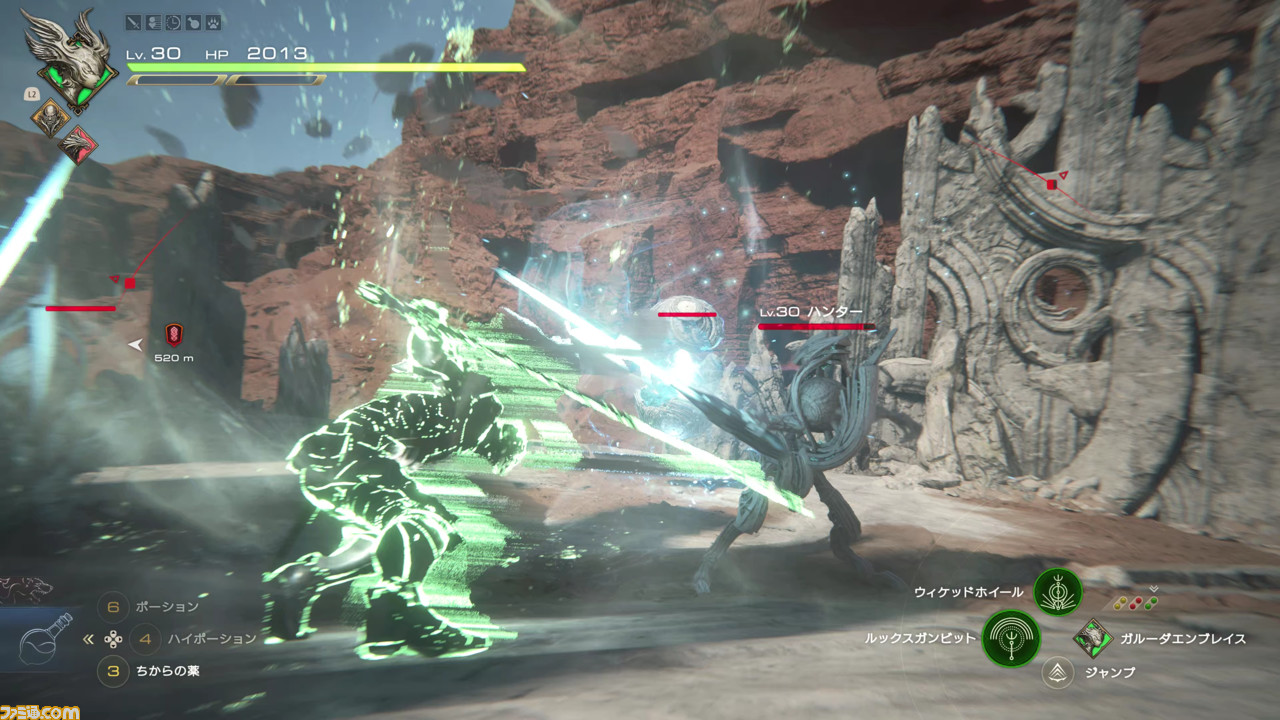Screen dimensions: 1280x720
Task: Click the red quest distance marker
Action: tap(174, 334)
